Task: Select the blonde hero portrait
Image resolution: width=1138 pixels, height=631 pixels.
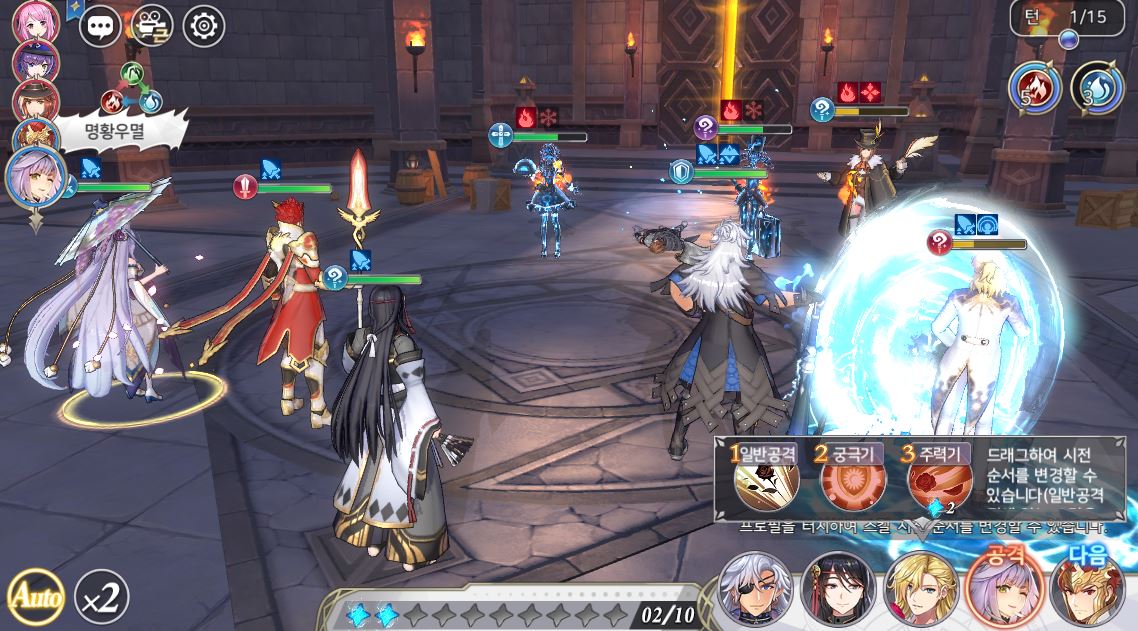Action: click(x=920, y=590)
